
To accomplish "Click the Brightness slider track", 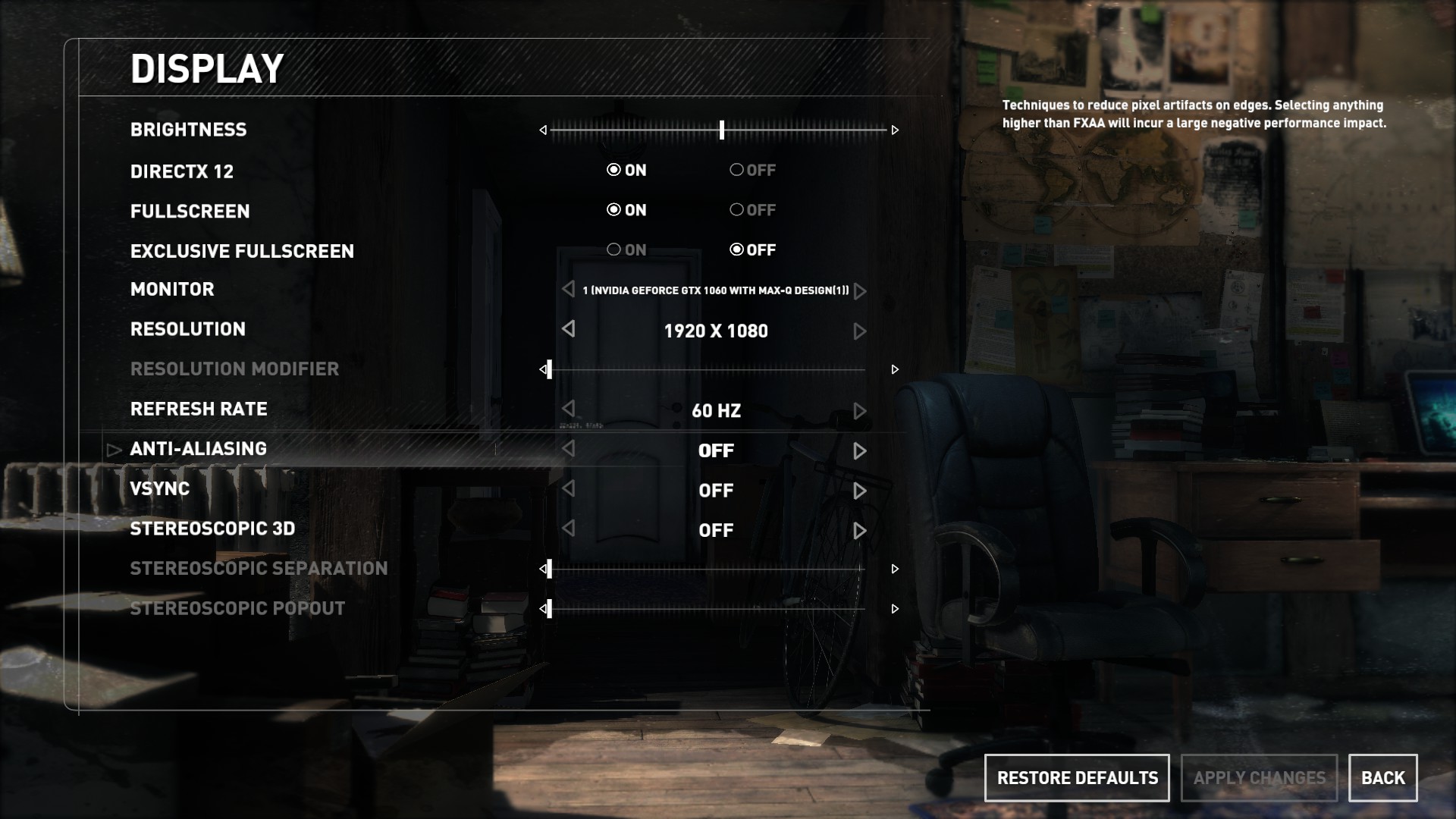I will pyautogui.click(x=796, y=130).
